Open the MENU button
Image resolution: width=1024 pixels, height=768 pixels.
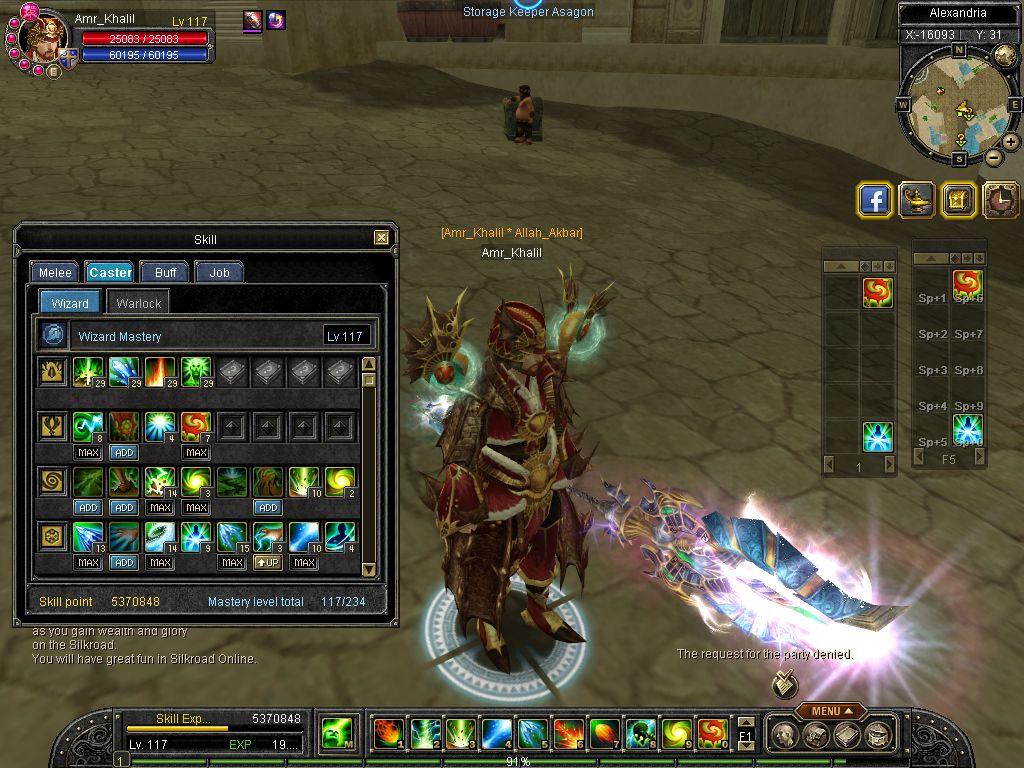(x=830, y=711)
